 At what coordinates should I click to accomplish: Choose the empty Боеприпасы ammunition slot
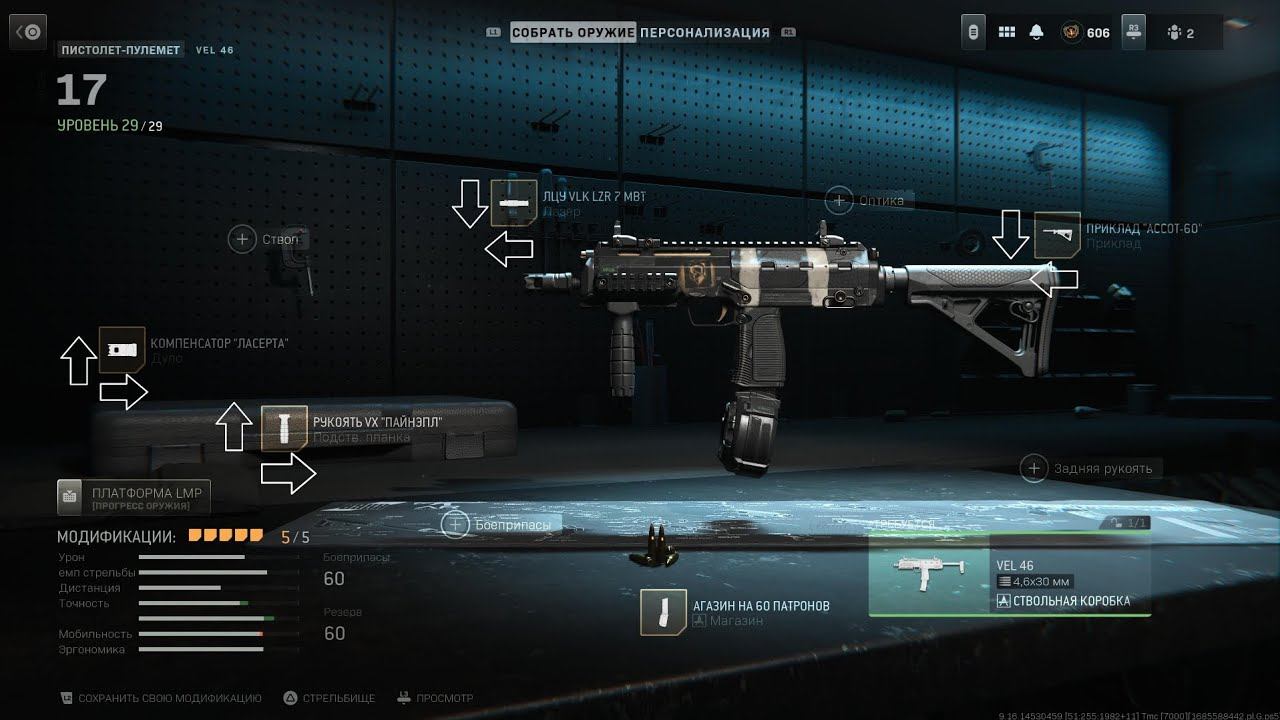456,524
